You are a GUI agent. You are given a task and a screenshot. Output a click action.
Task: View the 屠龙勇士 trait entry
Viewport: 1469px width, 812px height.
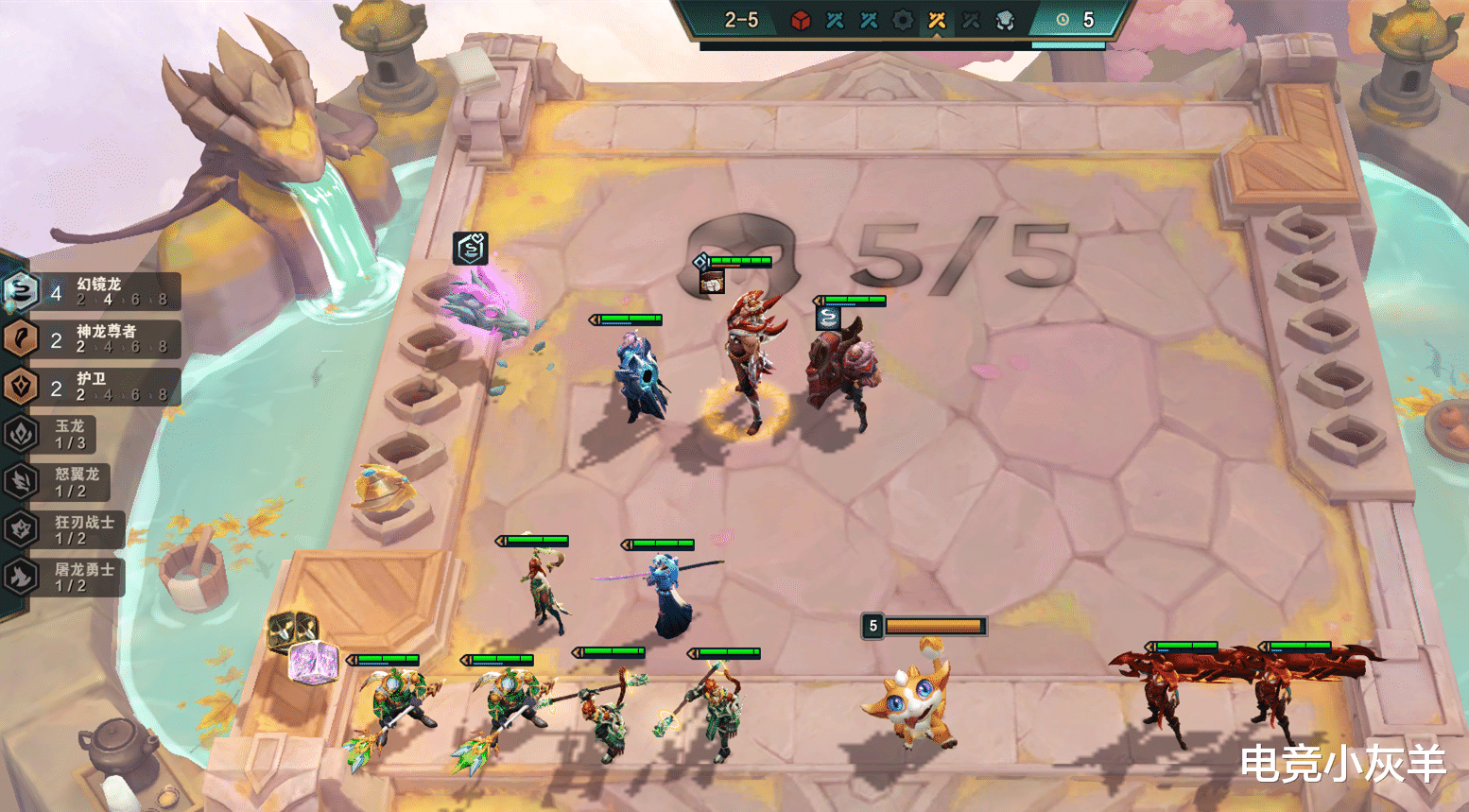pyautogui.click(x=68, y=577)
